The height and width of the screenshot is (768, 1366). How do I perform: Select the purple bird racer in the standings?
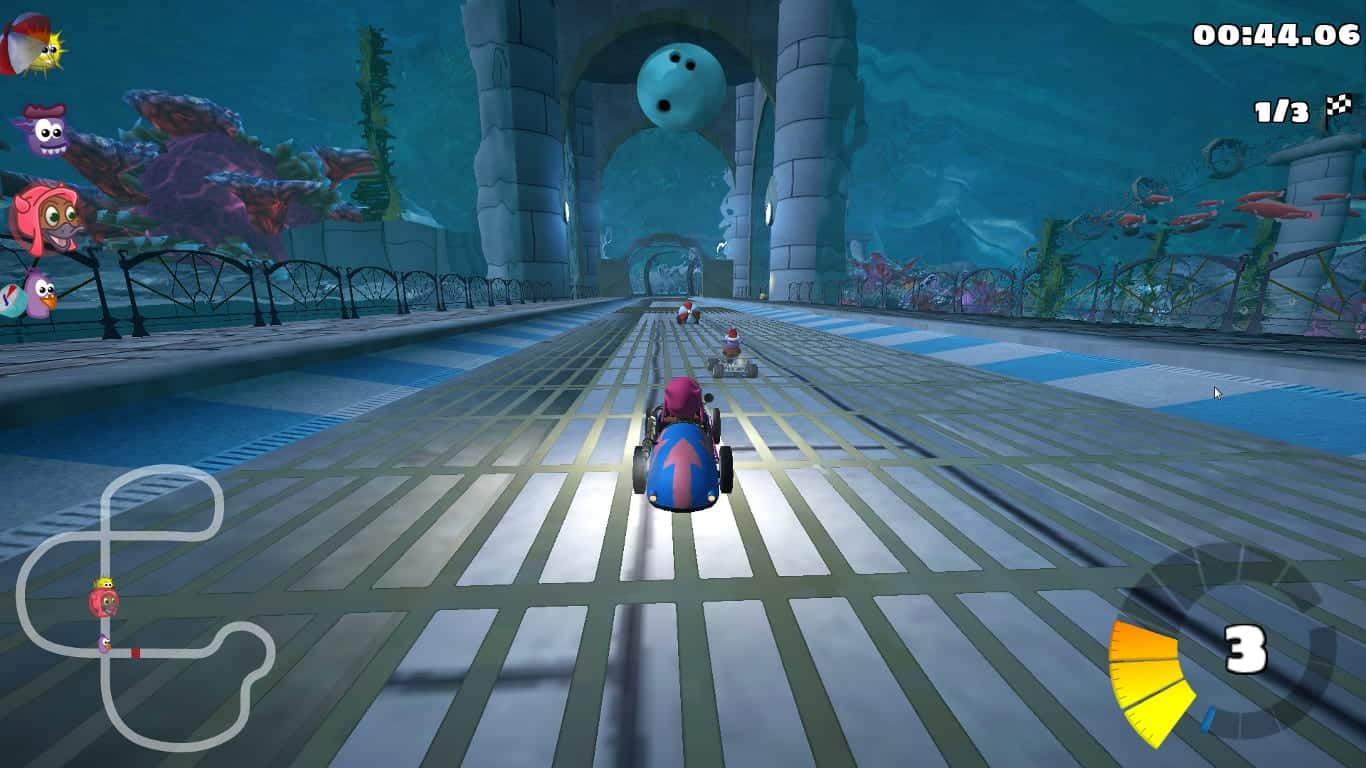click(x=36, y=293)
